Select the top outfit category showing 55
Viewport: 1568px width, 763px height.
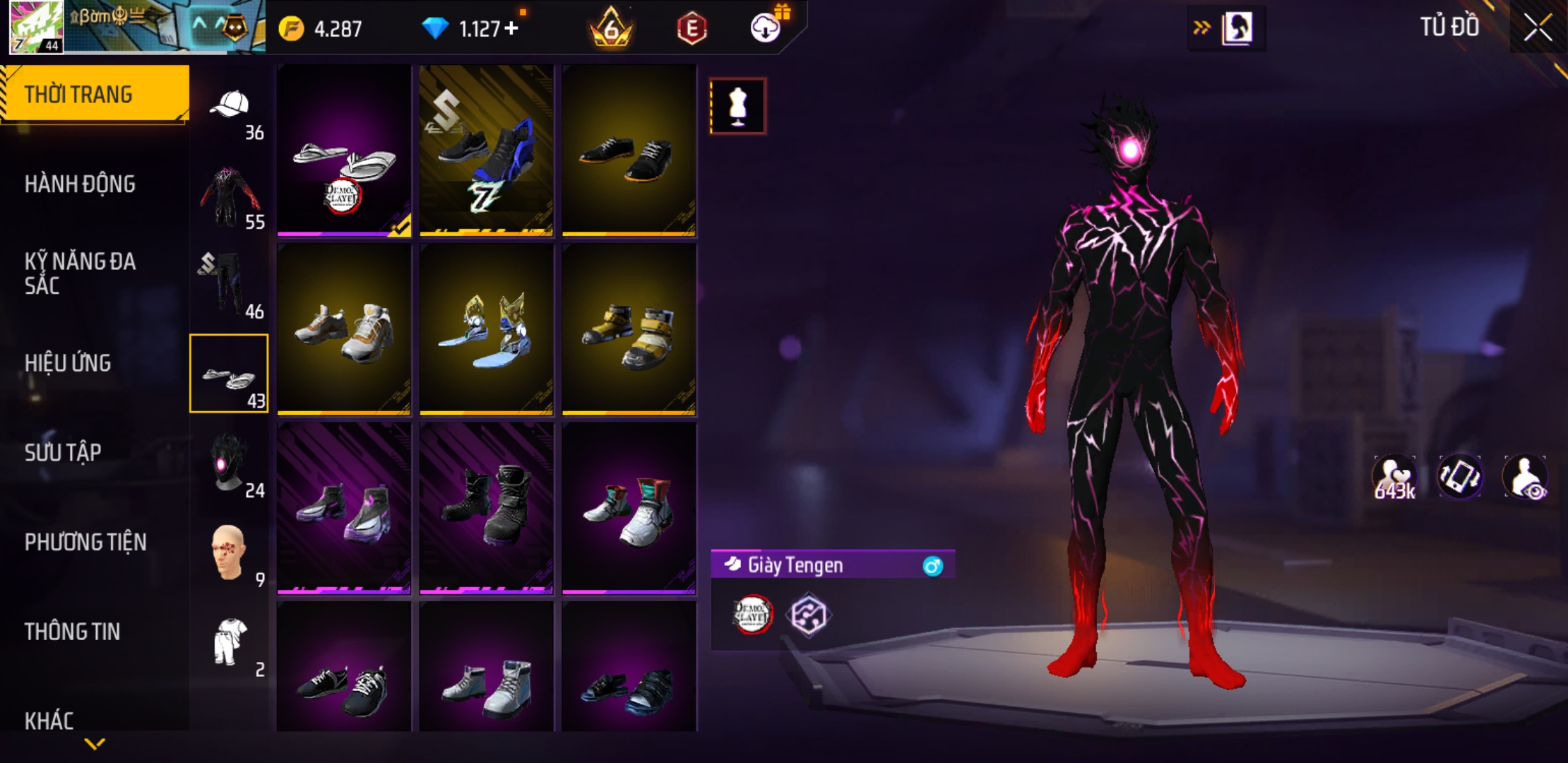tap(230, 196)
